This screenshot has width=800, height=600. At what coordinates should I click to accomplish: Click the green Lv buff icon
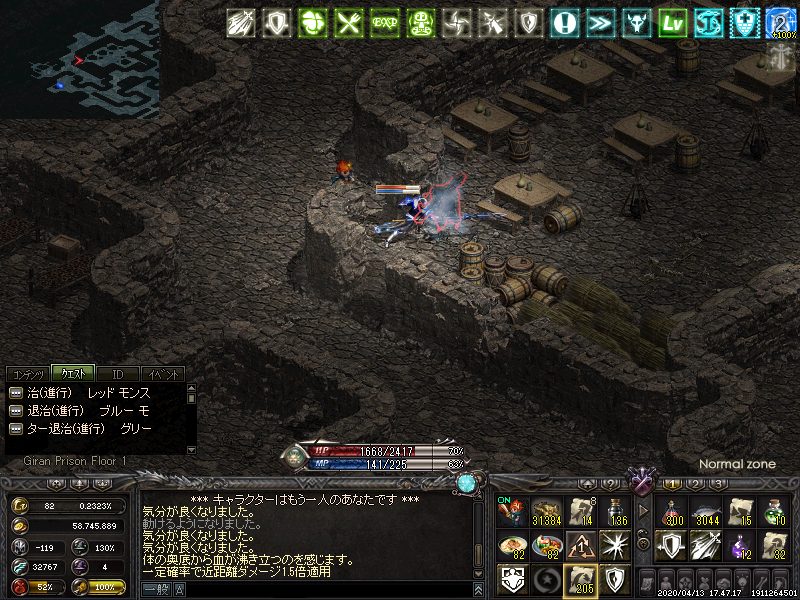coord(673,23)
